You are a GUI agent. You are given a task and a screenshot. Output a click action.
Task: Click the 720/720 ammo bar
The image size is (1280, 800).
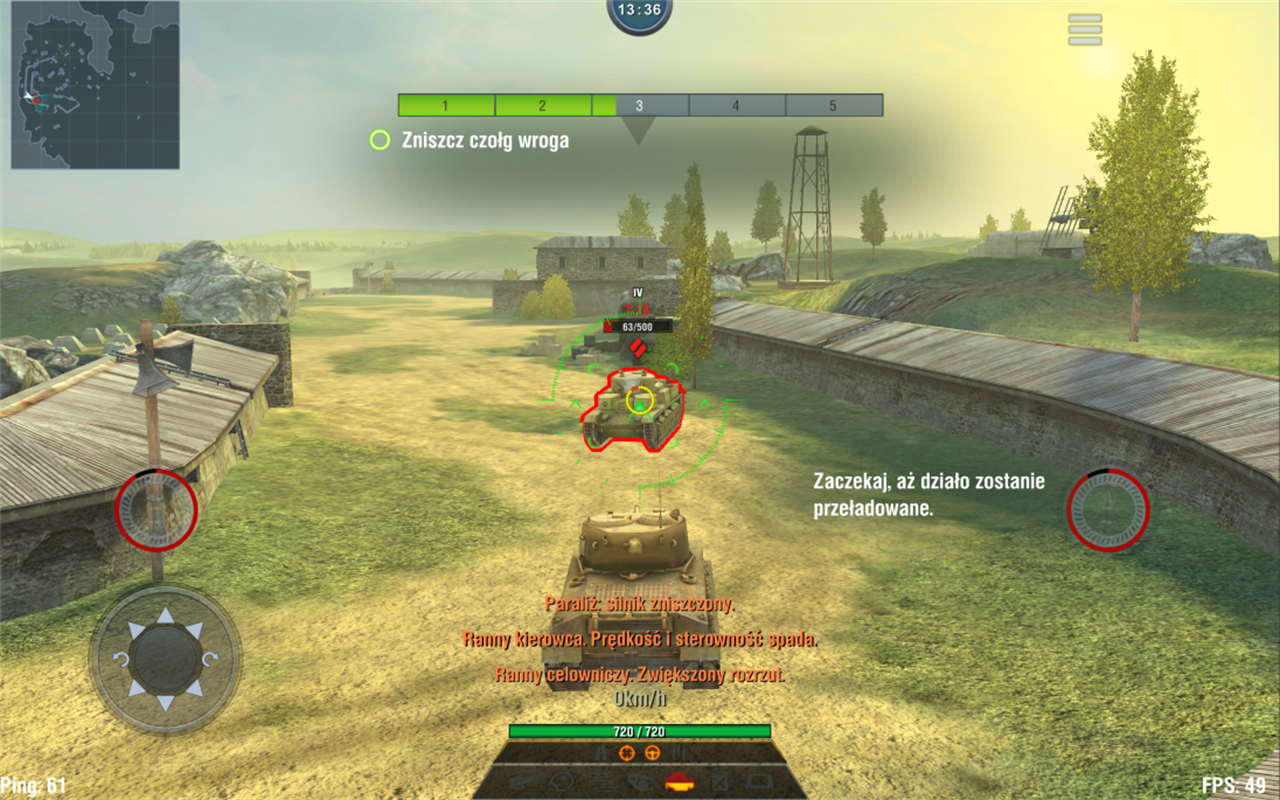click(x=639, y=733)
